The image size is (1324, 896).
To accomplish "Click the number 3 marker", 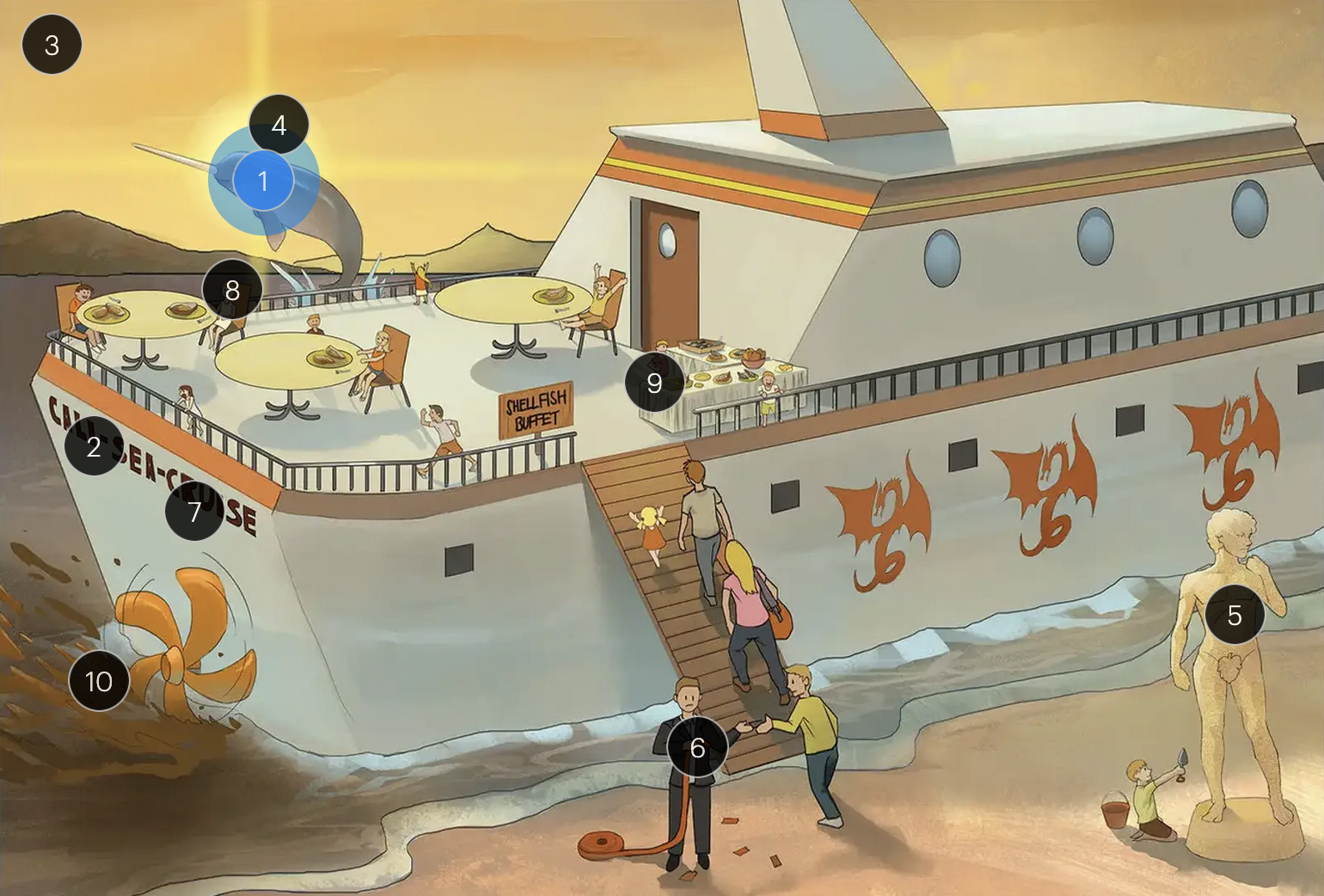I will click(52, 45).
